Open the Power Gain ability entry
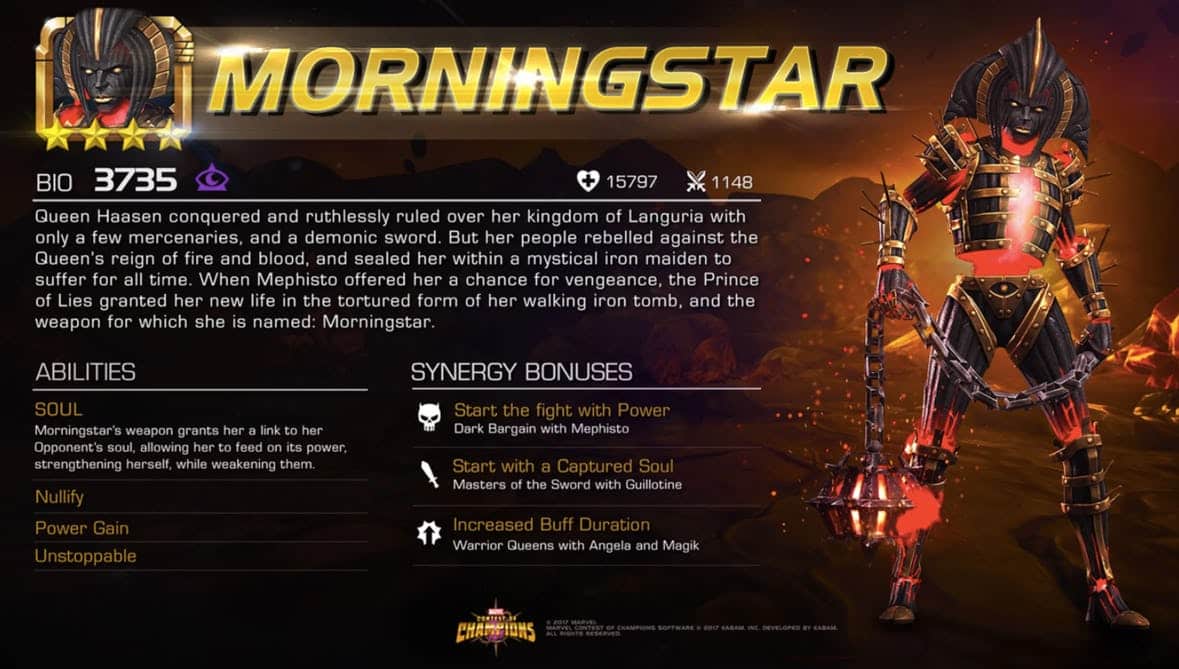Viewport: 1179px width, 669px height. point(82,528)
